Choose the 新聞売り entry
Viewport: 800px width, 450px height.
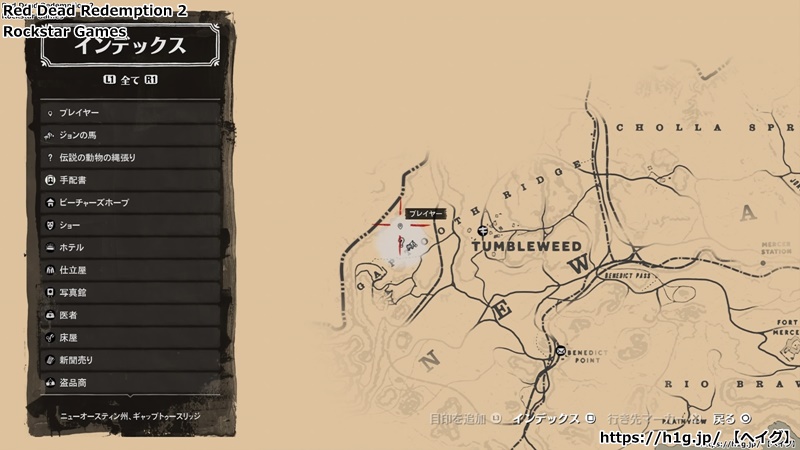[x=130, y=360]
